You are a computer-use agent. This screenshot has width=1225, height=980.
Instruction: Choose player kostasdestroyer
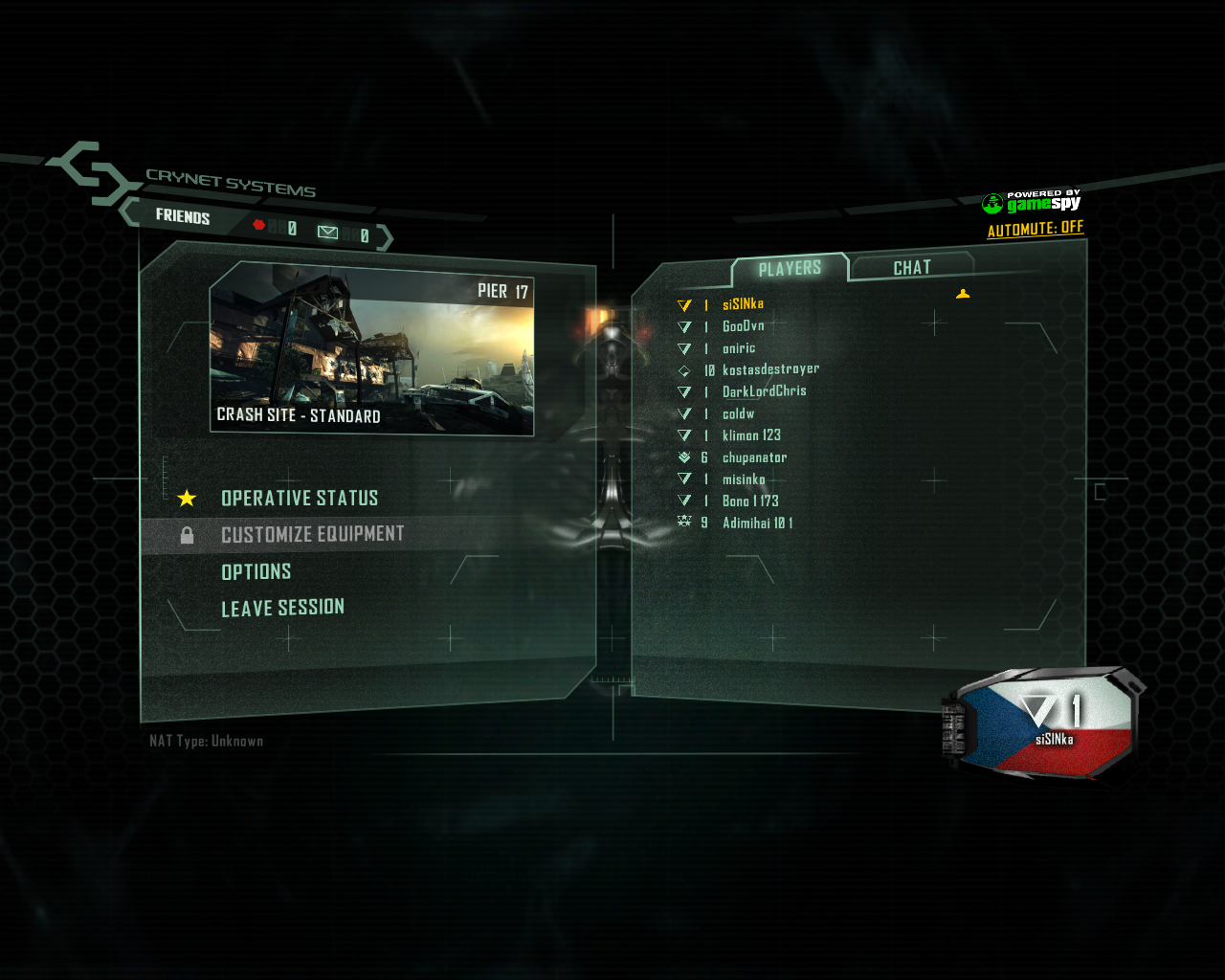(x=770, y=369)
